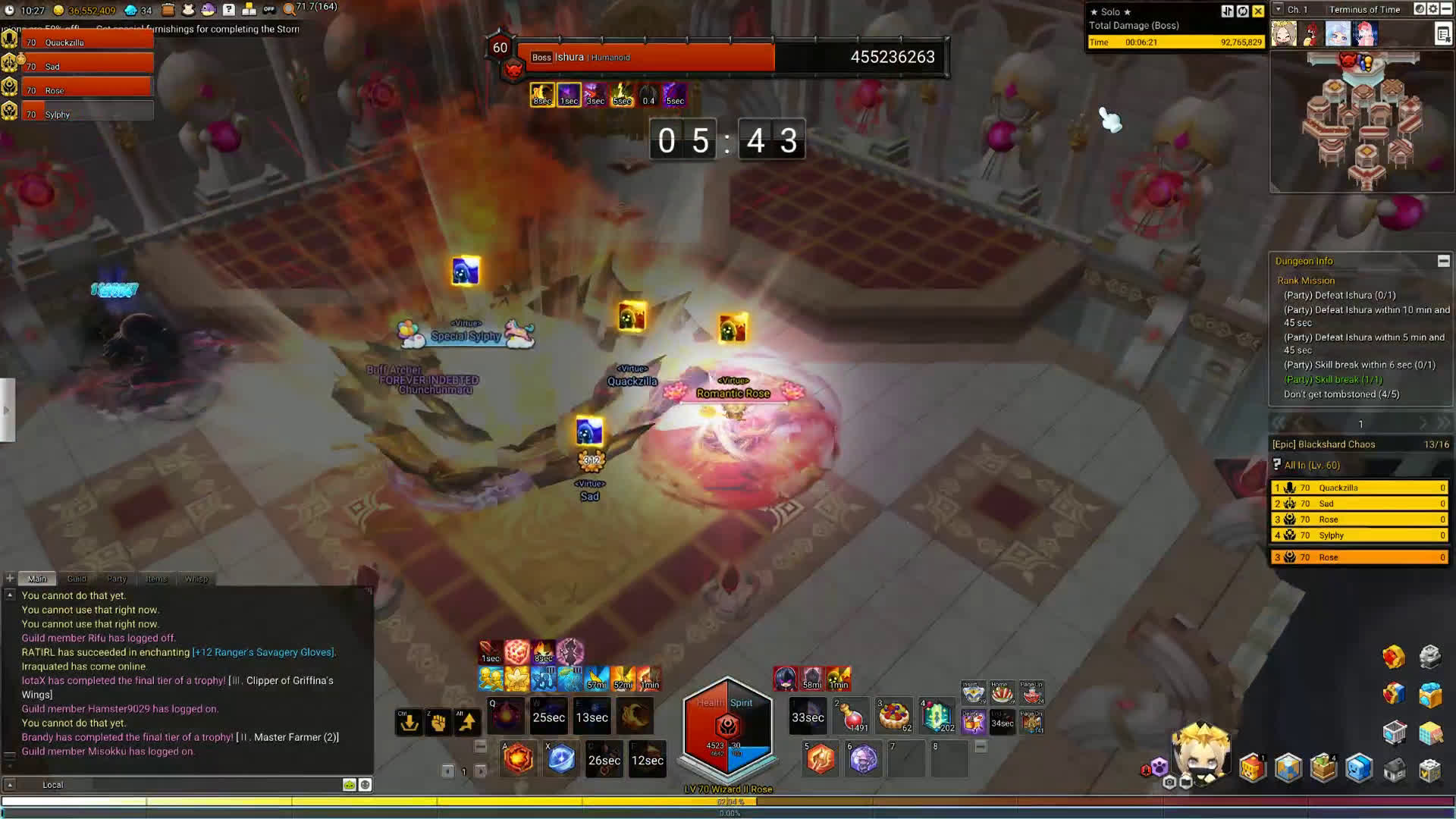Eat the fruit tart in slot 3
Viewport: 1456px width, 819px height.
click(894, 717)
